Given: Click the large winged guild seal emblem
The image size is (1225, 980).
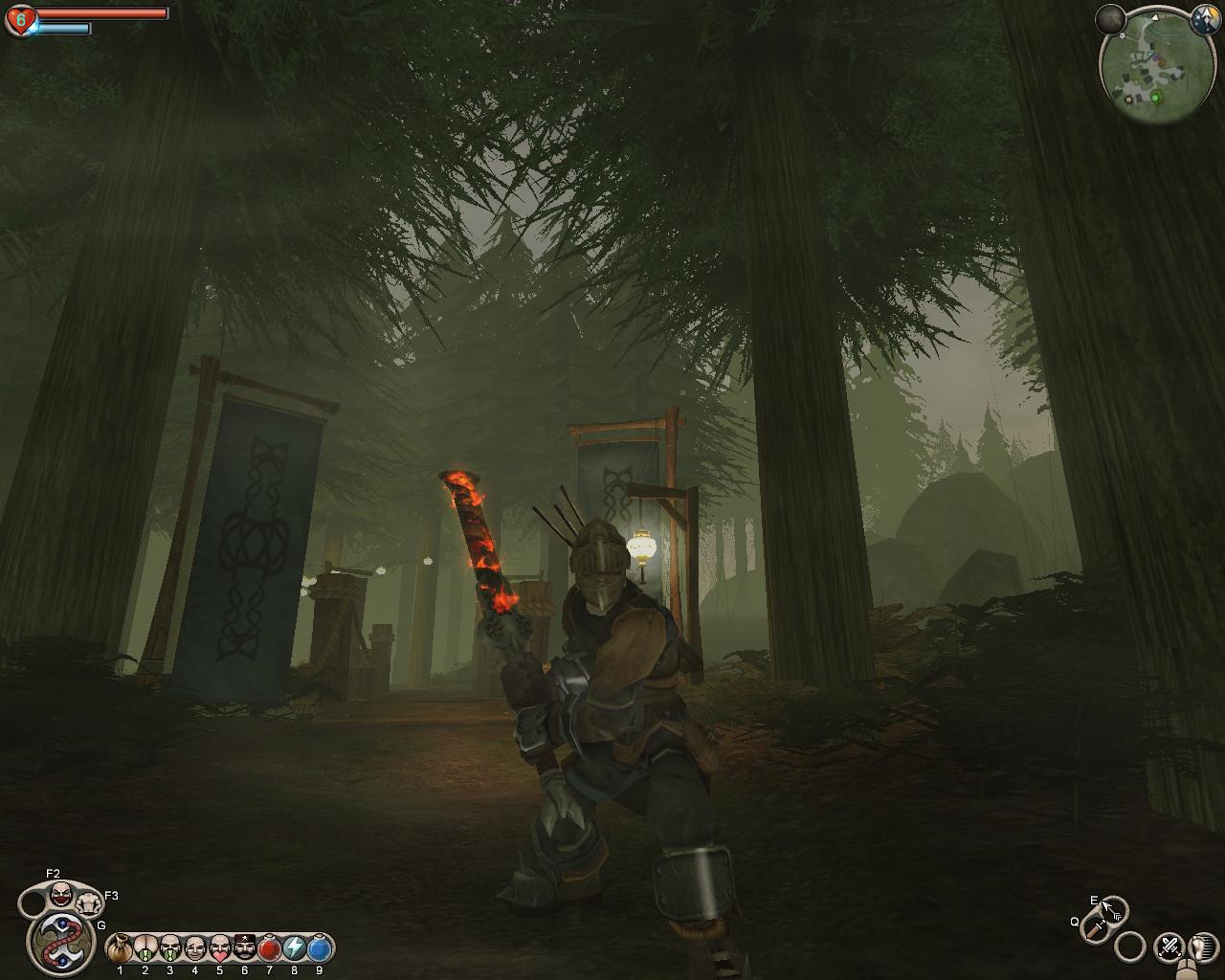Looking at the screenshot, I should (60, 941).
